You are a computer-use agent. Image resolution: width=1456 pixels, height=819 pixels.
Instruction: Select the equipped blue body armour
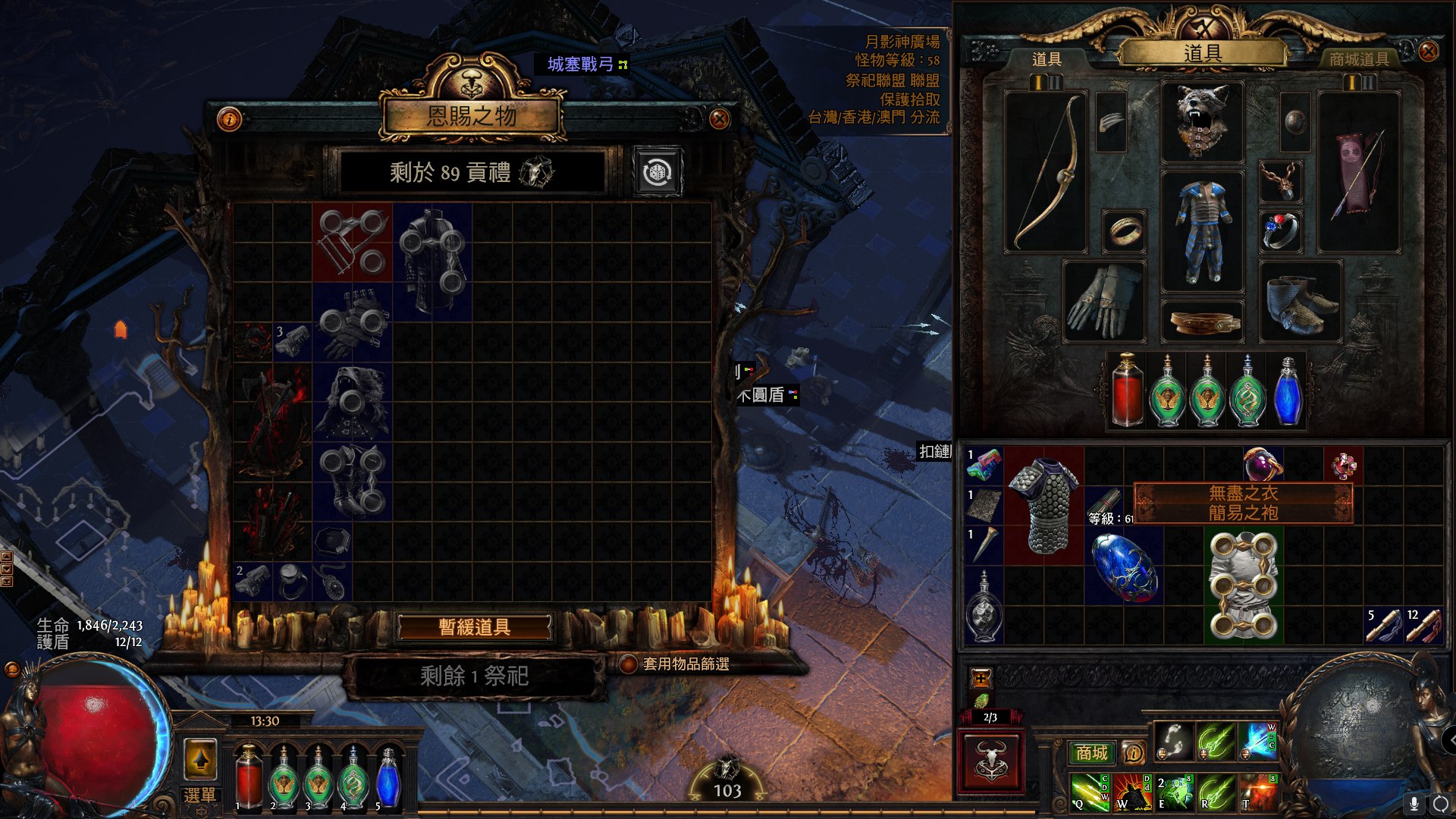[1203, 231]
